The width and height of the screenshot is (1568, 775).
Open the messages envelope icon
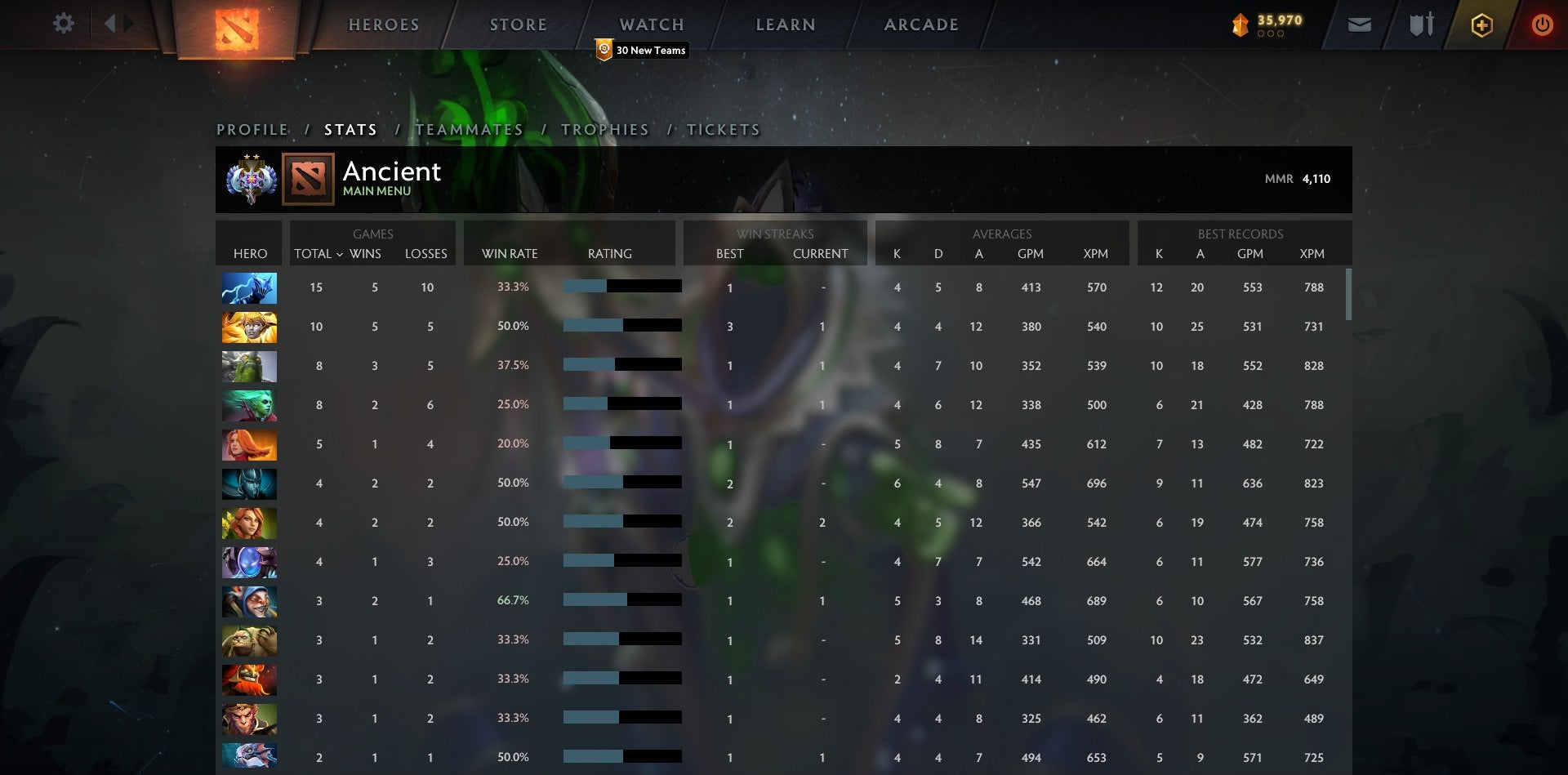[1361, 25]
